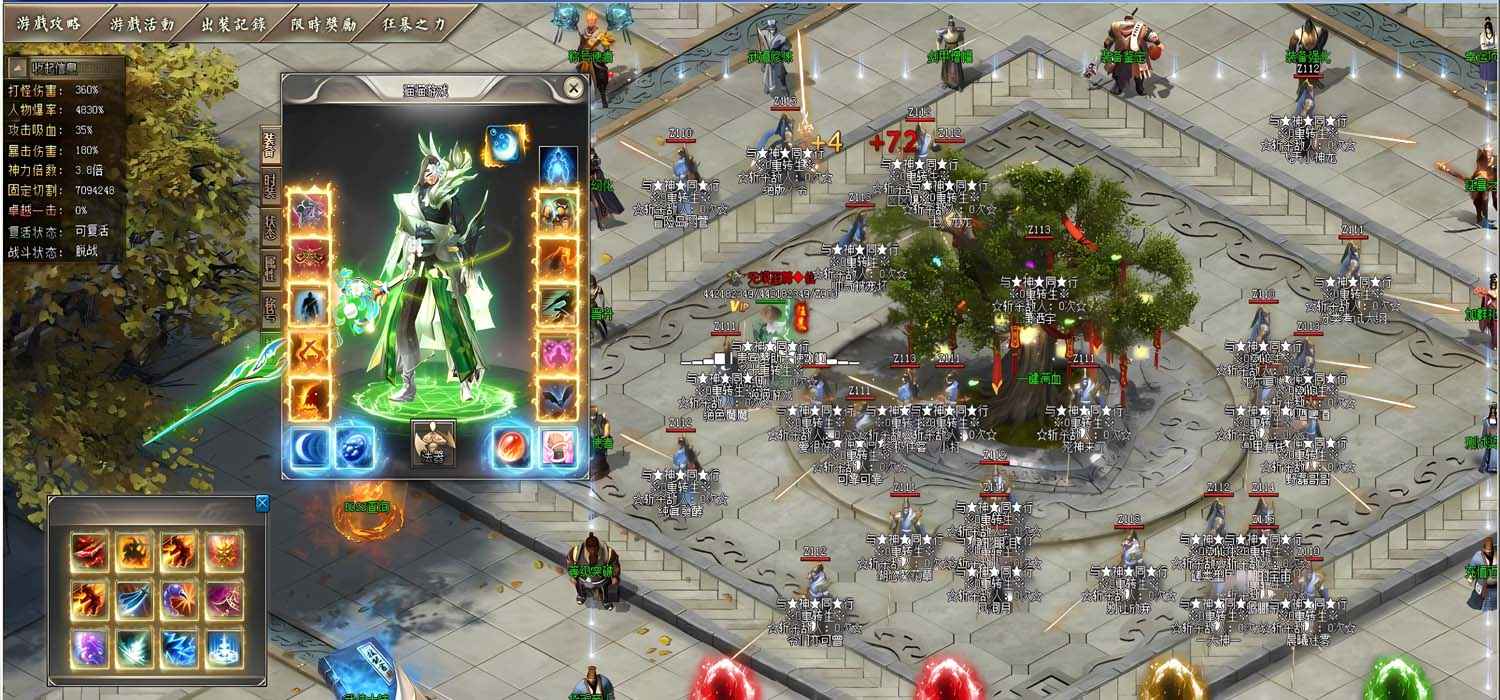Close the character equipment window
Screen dimensions: 1500x700
point(573,89)
